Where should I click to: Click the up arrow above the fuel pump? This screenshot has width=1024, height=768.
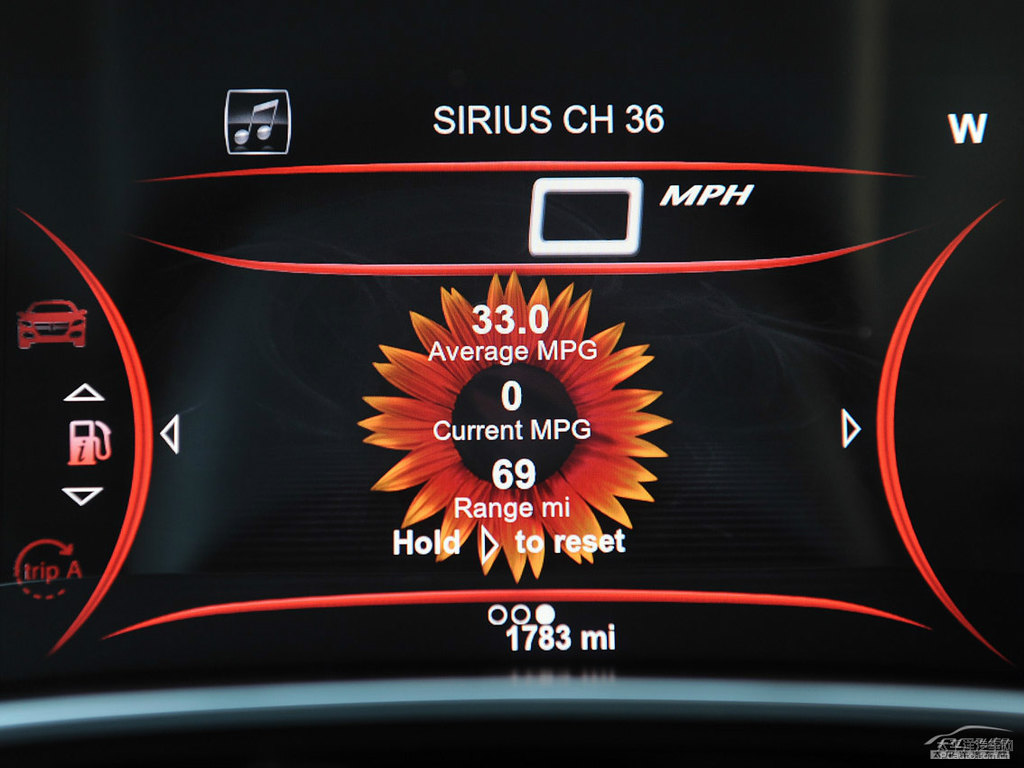83,393
